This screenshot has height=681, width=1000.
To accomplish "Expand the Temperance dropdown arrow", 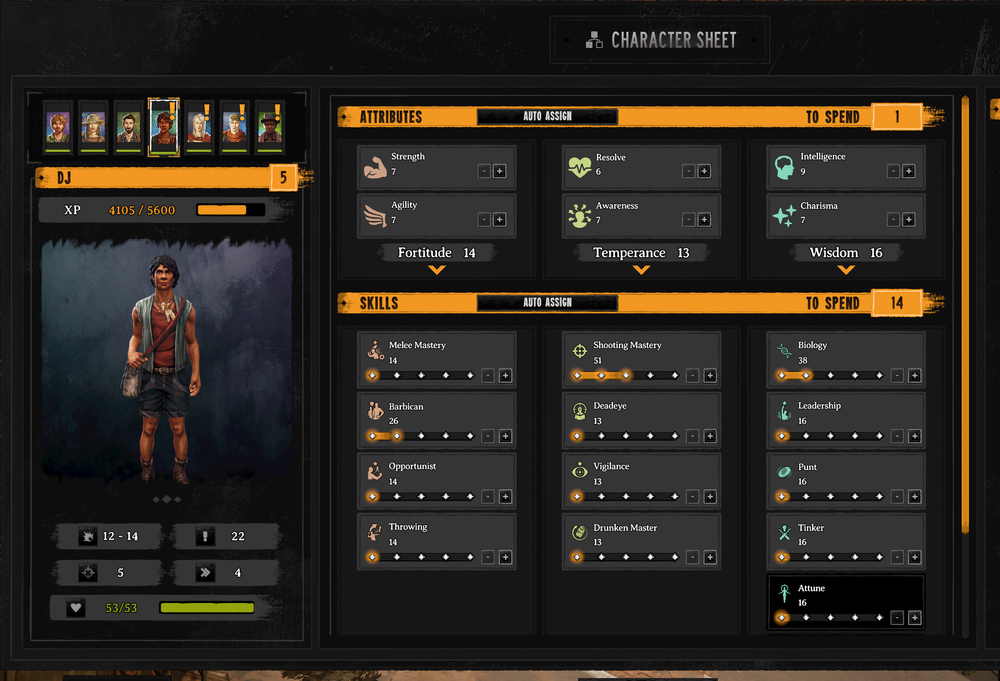I will click(641, 270).
